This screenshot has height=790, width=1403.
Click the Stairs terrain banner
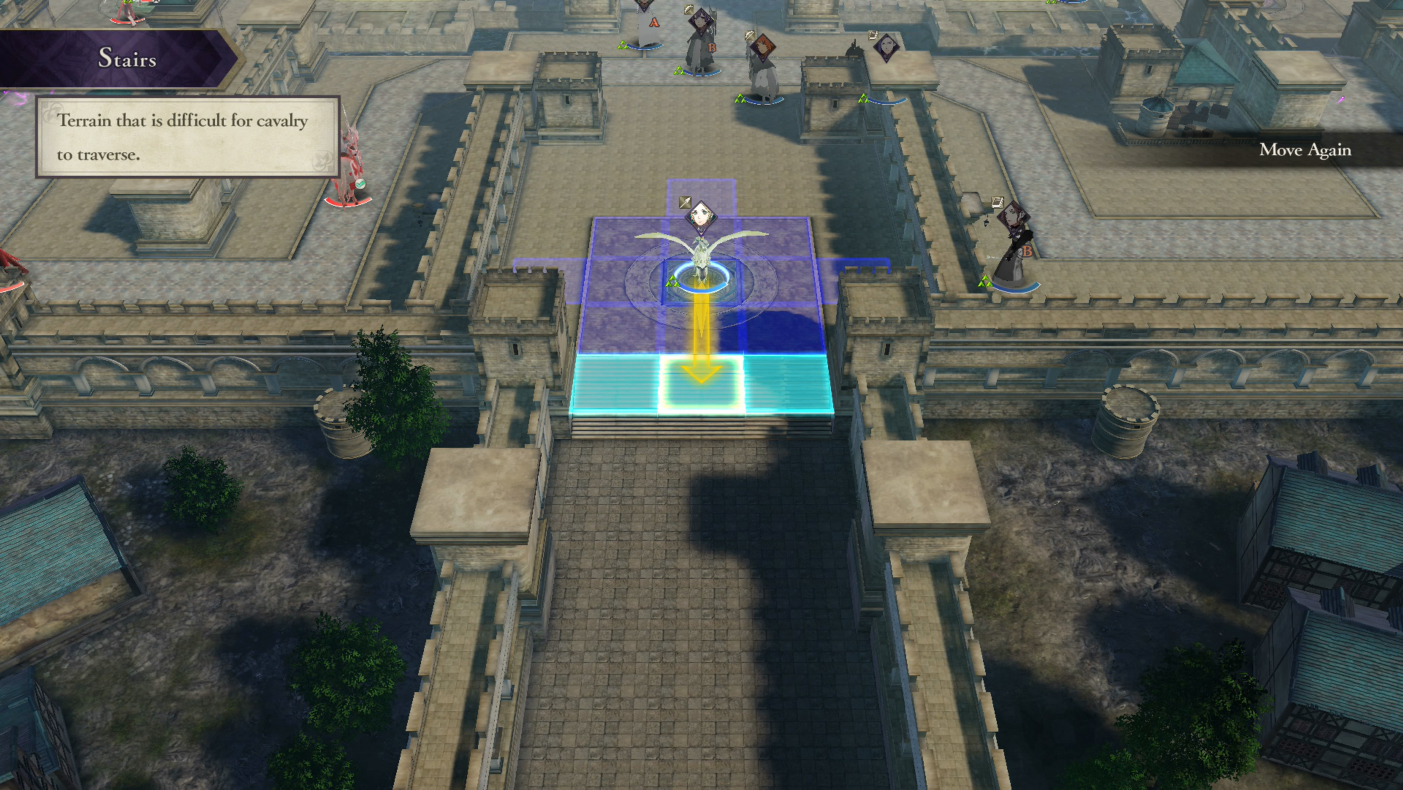point(128,60)
